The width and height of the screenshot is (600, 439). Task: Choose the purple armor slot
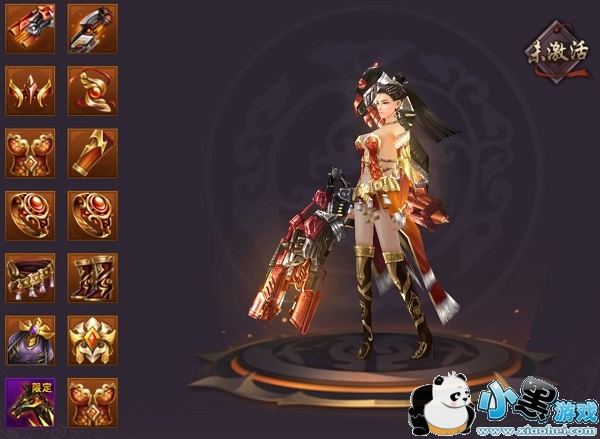pyautogui.click(x=30, y=339)
